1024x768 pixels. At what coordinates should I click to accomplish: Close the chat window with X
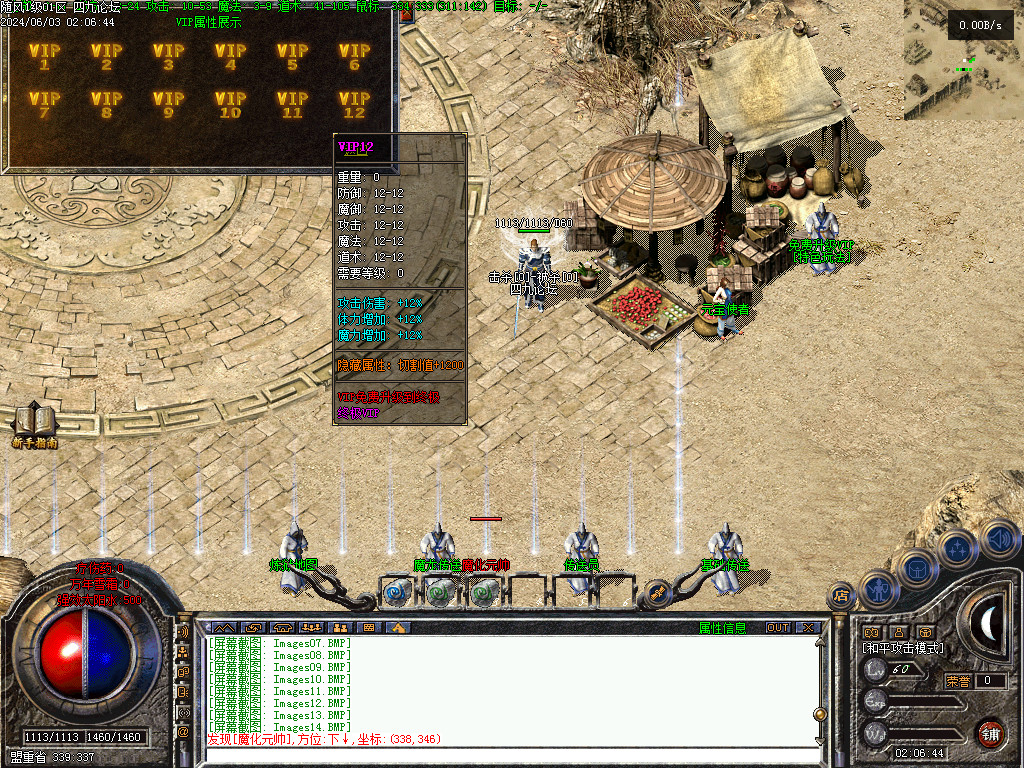808,628
